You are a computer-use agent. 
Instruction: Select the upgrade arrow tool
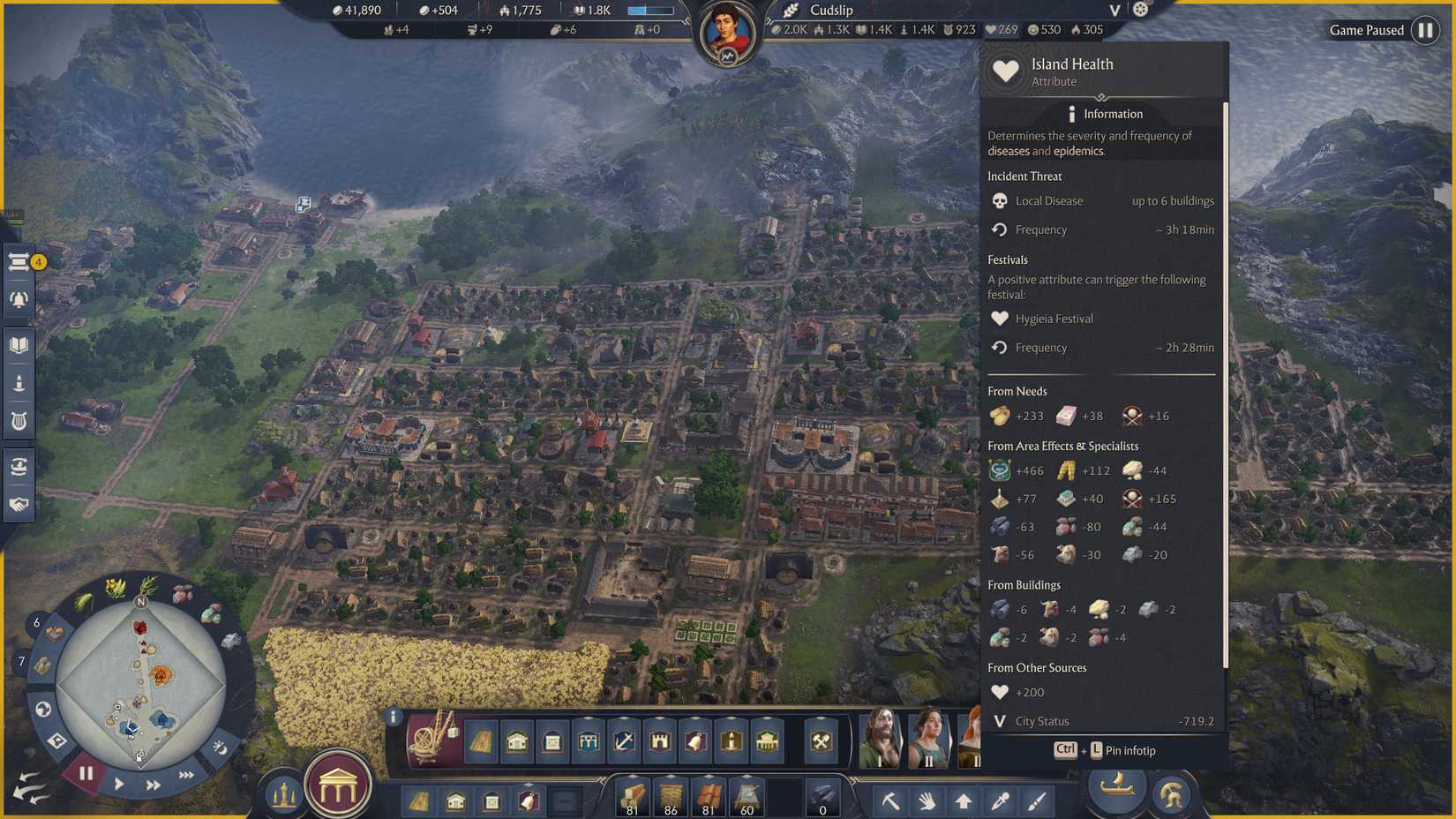(x=964, y=801)
